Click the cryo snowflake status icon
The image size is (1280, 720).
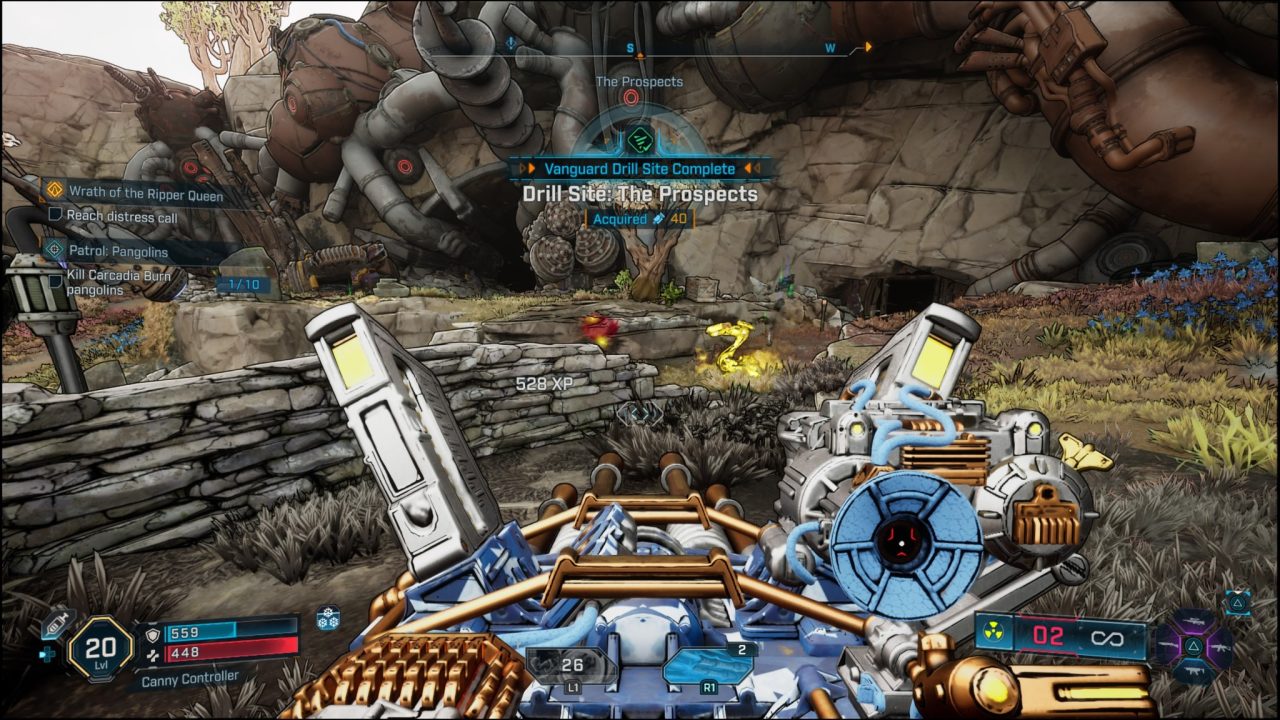tap(328, 619)
